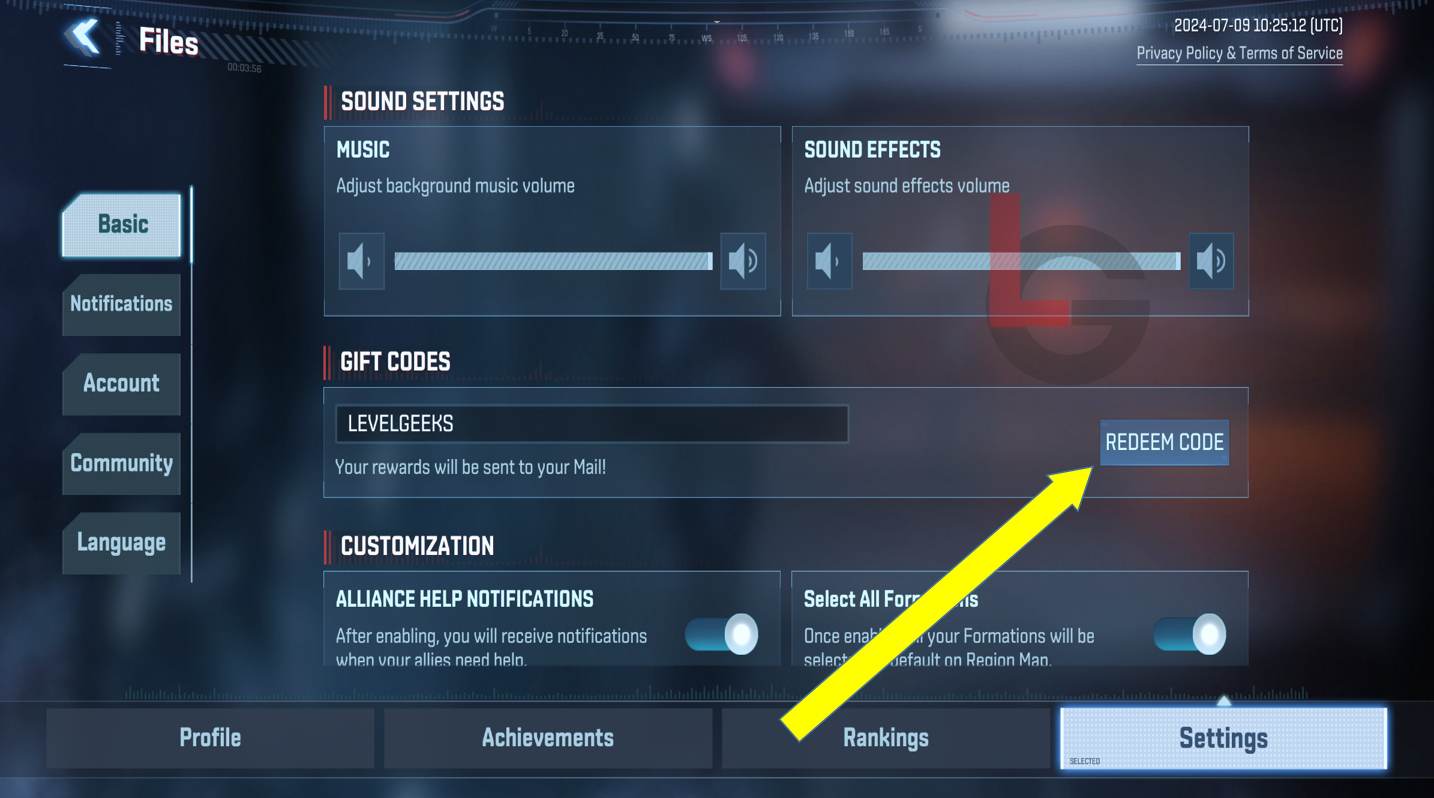Select the Basic settings category

point(120,224)
